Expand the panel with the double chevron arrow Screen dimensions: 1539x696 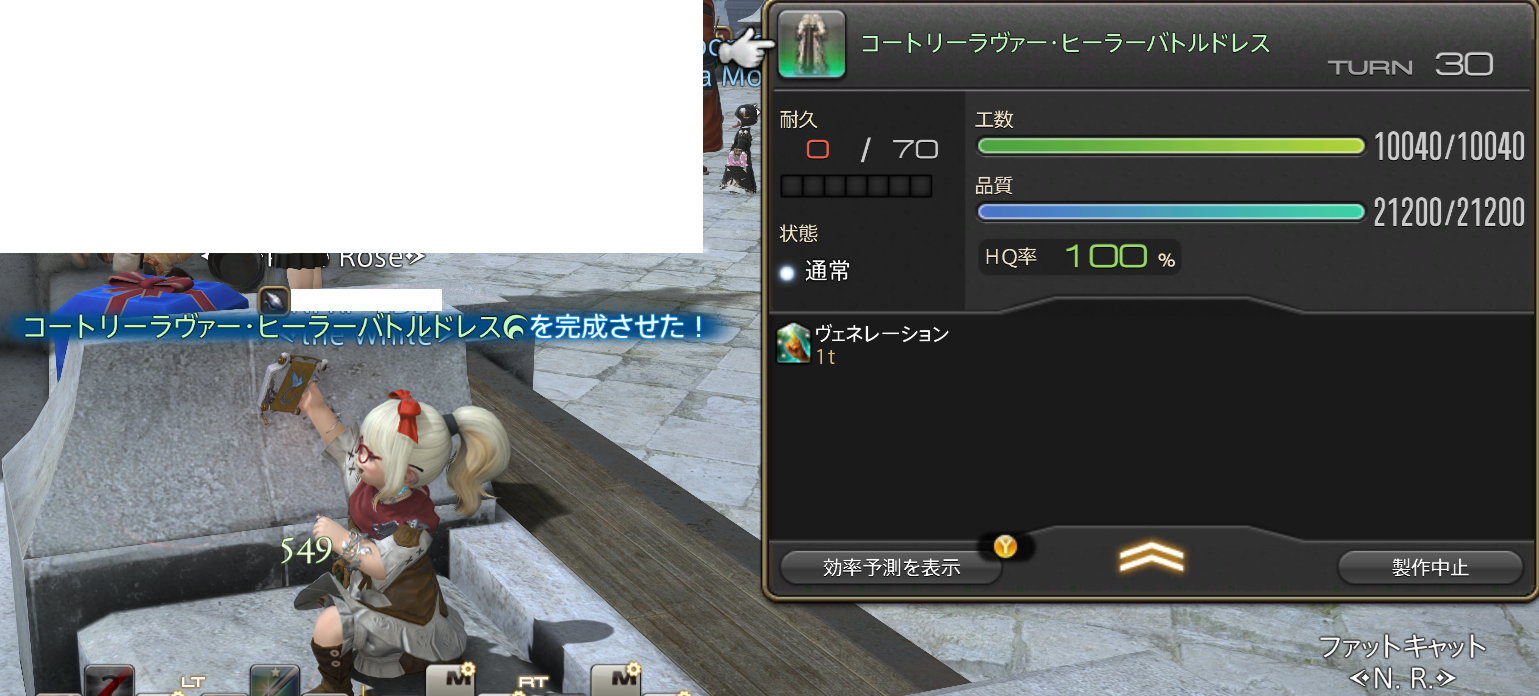(x=1150, y=559)
